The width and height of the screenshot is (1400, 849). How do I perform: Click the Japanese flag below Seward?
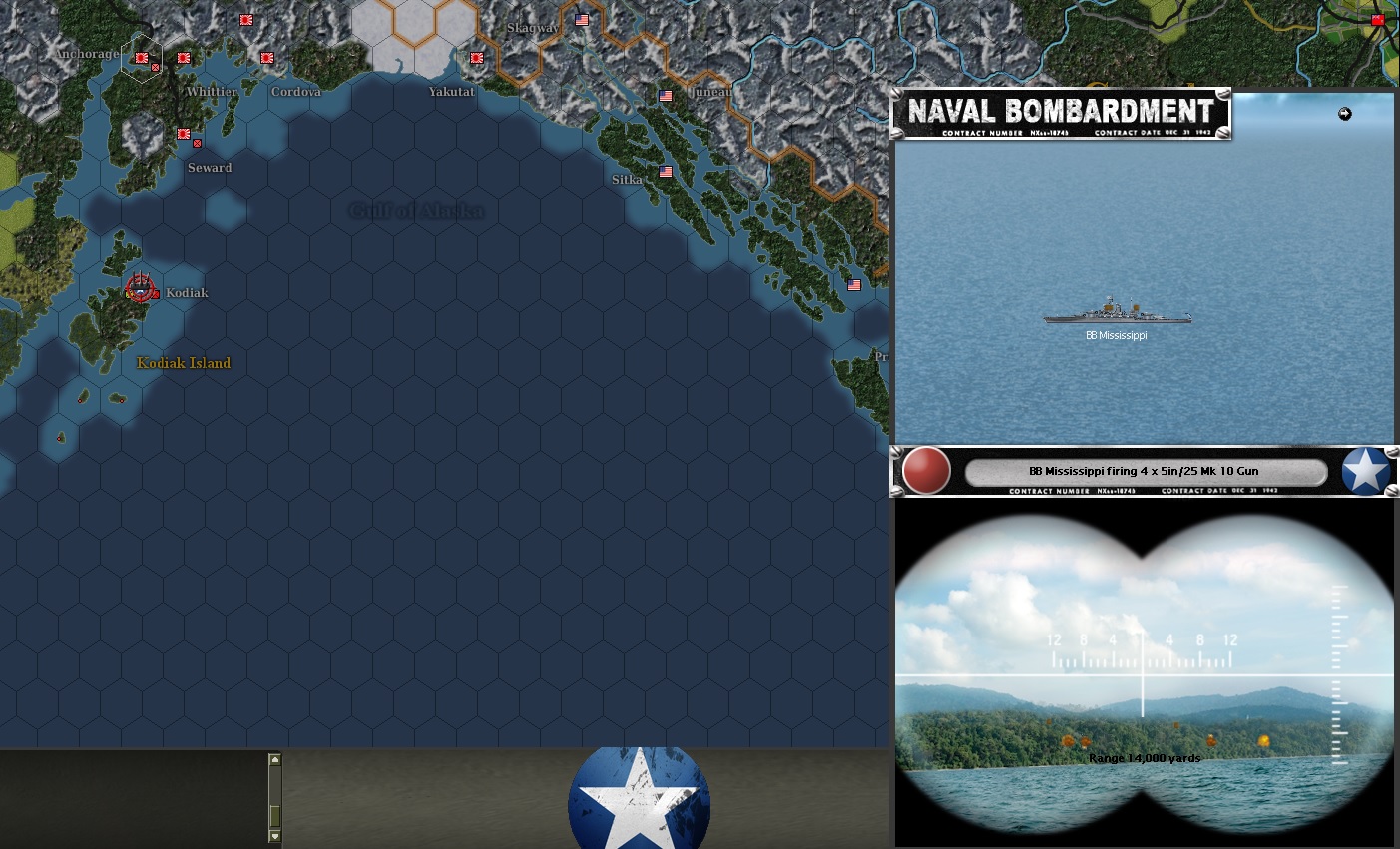point(183,134)
